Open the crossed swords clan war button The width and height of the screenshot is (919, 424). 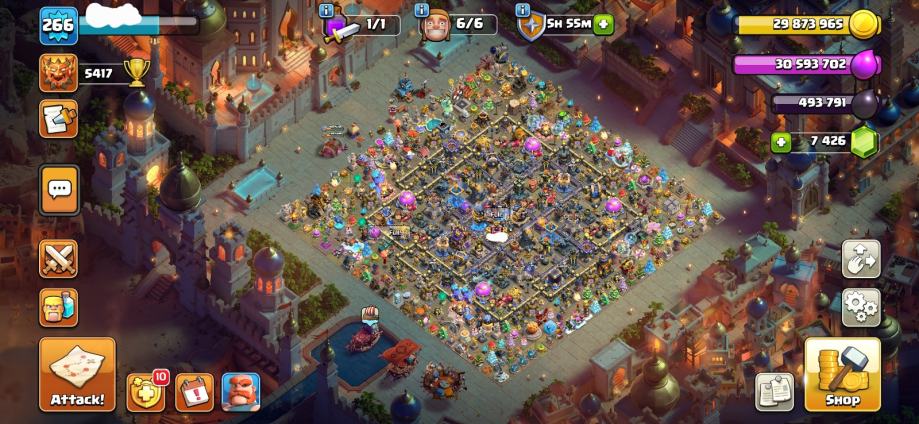click(59, 259)
